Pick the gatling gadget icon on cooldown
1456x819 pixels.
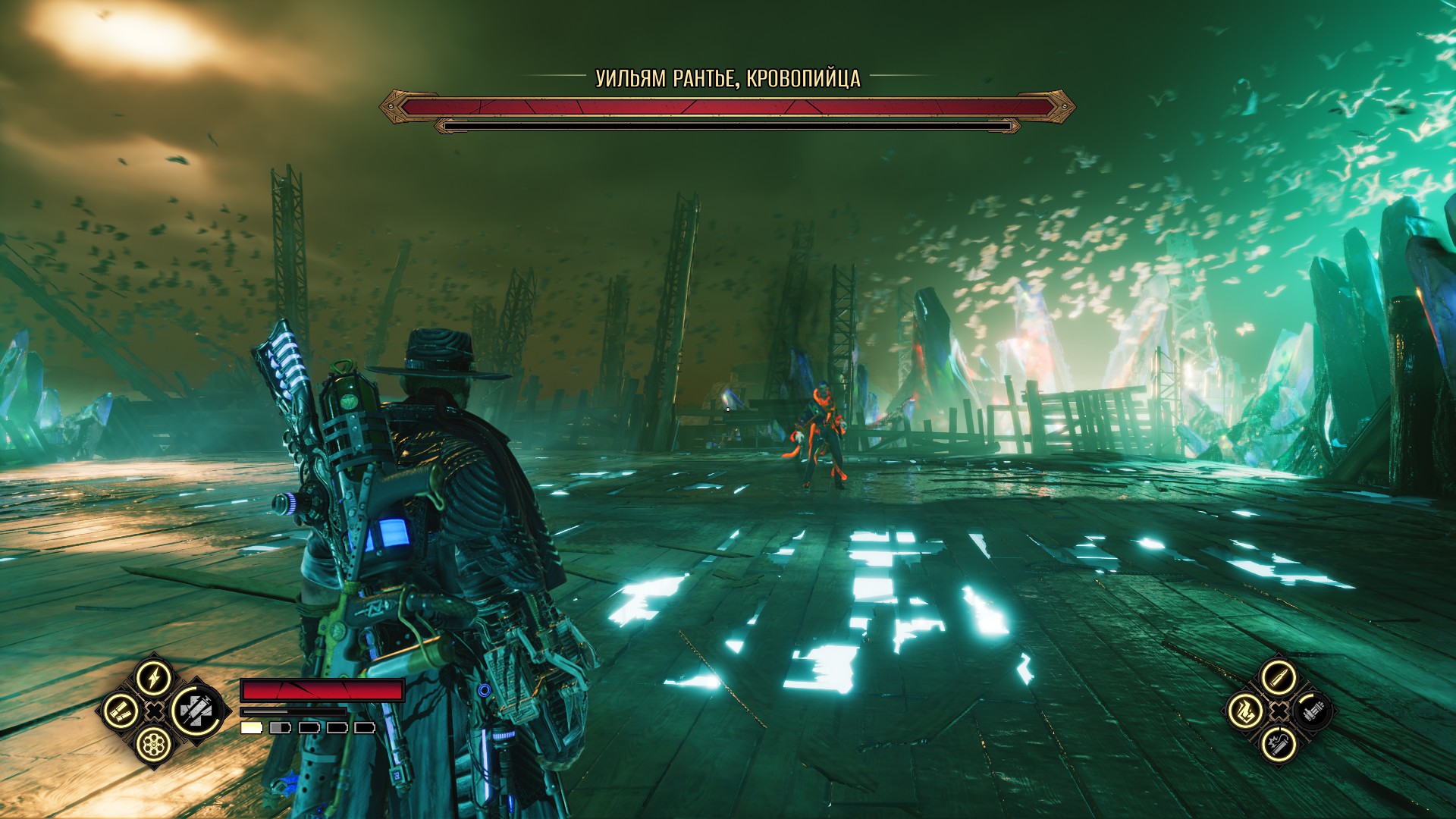point(1313,711)
